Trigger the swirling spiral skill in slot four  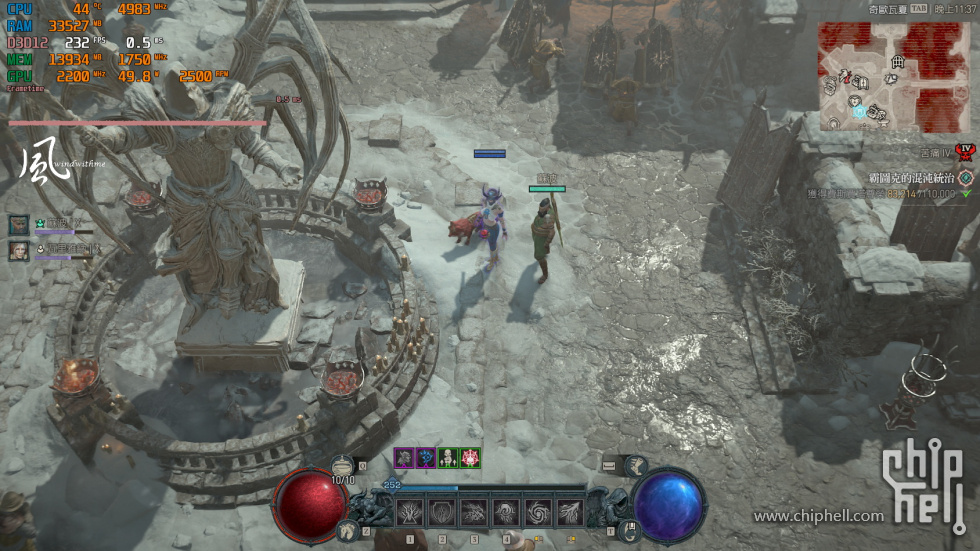coord(506,513)
